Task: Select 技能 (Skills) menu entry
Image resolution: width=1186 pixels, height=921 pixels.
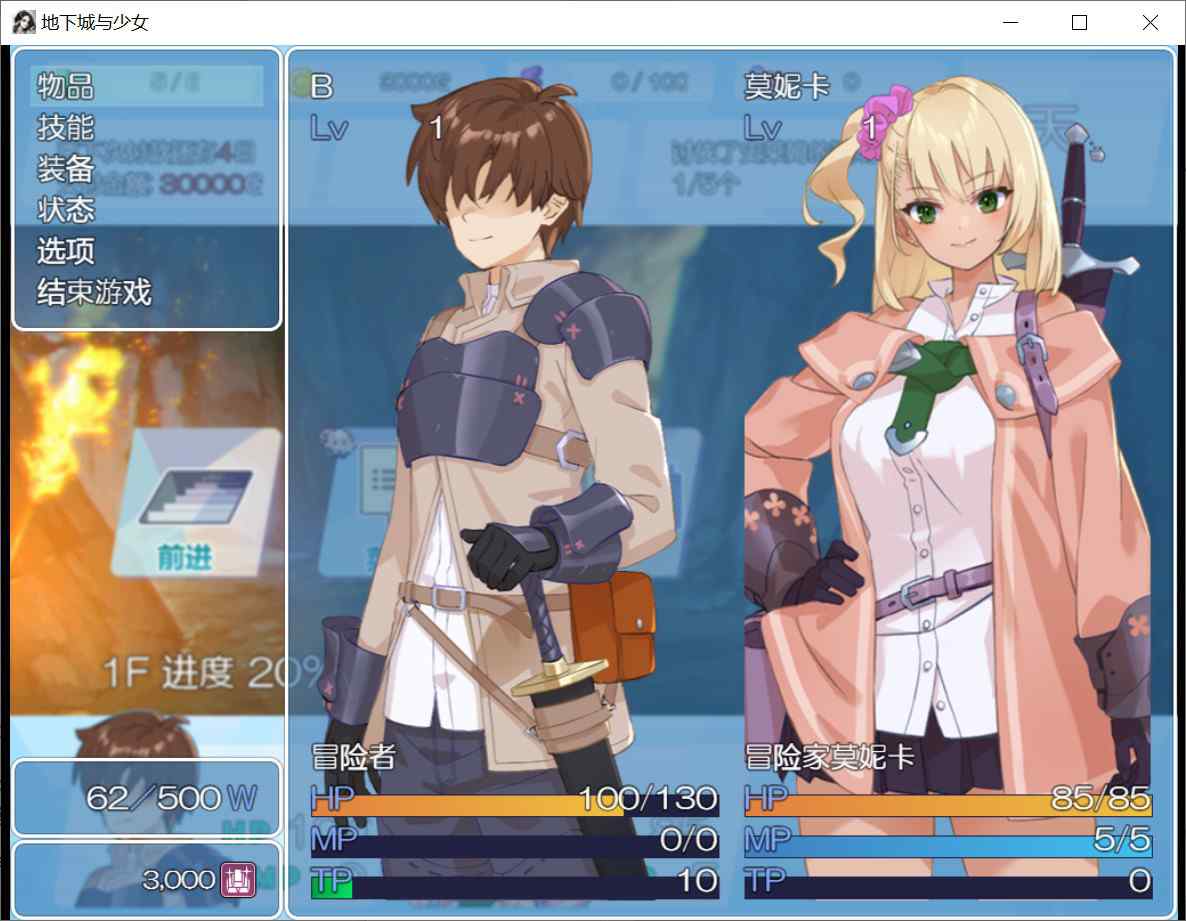Action: coord(66,128)
